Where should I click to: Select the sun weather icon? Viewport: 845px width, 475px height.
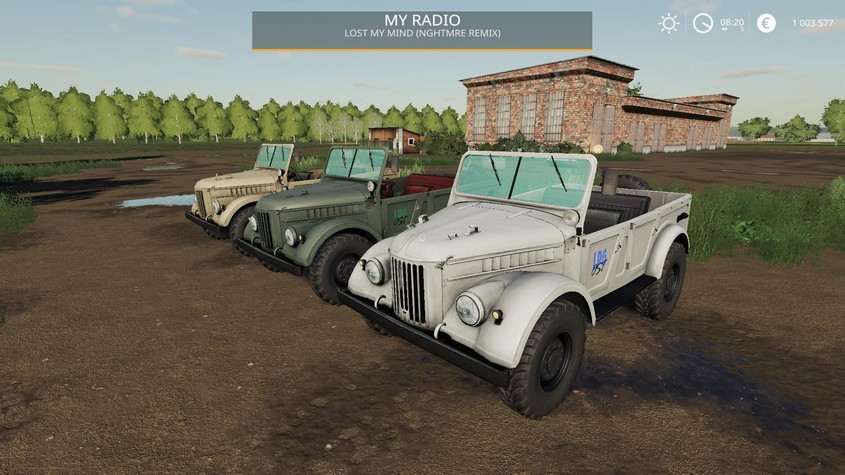point(669,23)
